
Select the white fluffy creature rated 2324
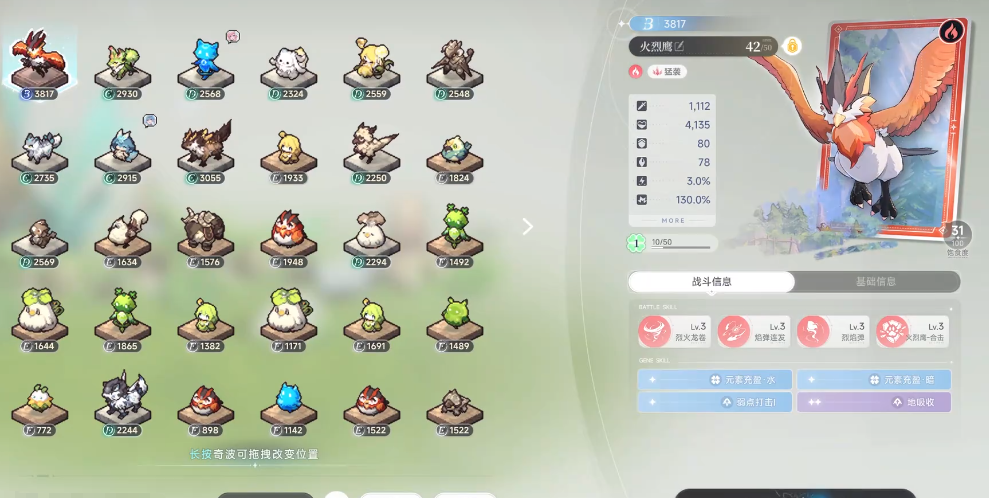pyautogui.click(x=289, y=64)
